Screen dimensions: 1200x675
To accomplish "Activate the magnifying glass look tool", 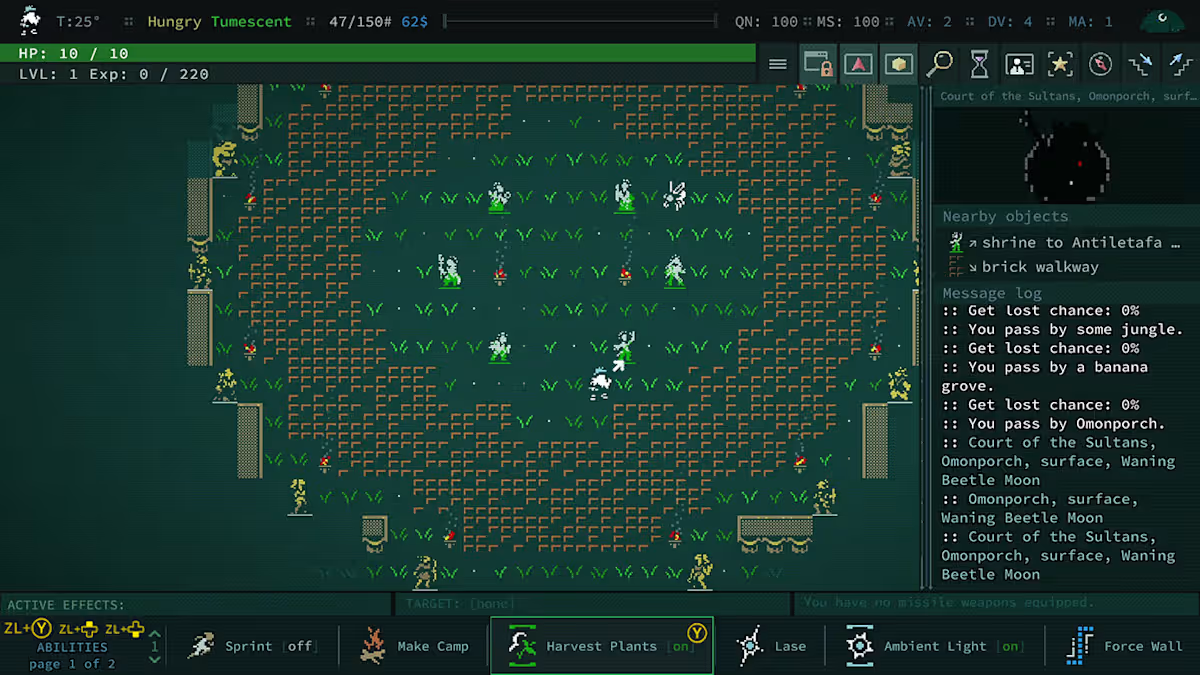I will 939,65.
